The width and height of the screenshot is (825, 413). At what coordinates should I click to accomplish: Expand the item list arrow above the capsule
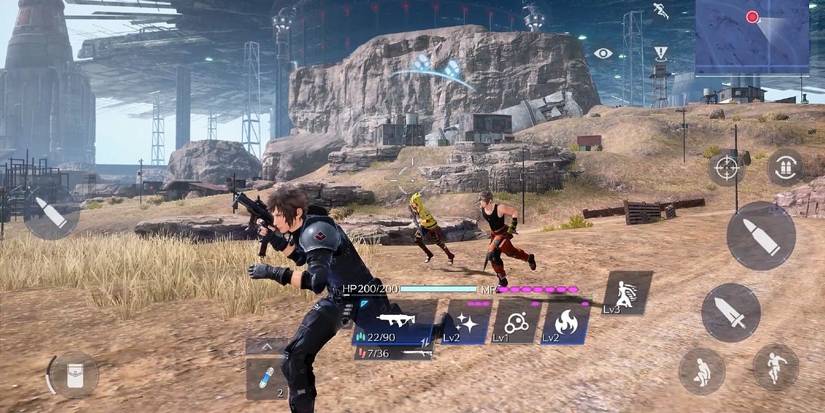point(266,346)
